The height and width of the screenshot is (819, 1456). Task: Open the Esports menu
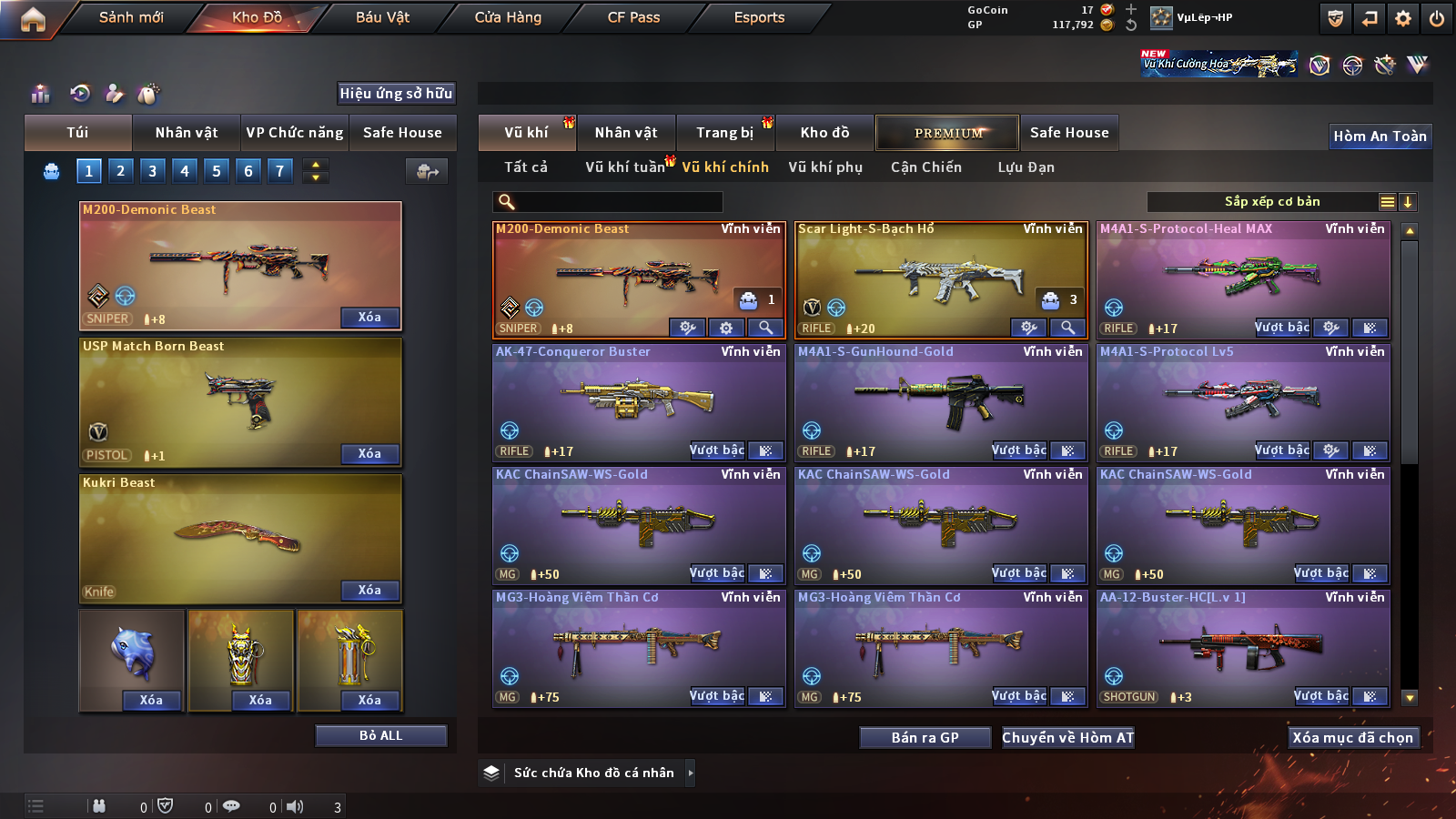pyautogui.click(x=759, y=17)
